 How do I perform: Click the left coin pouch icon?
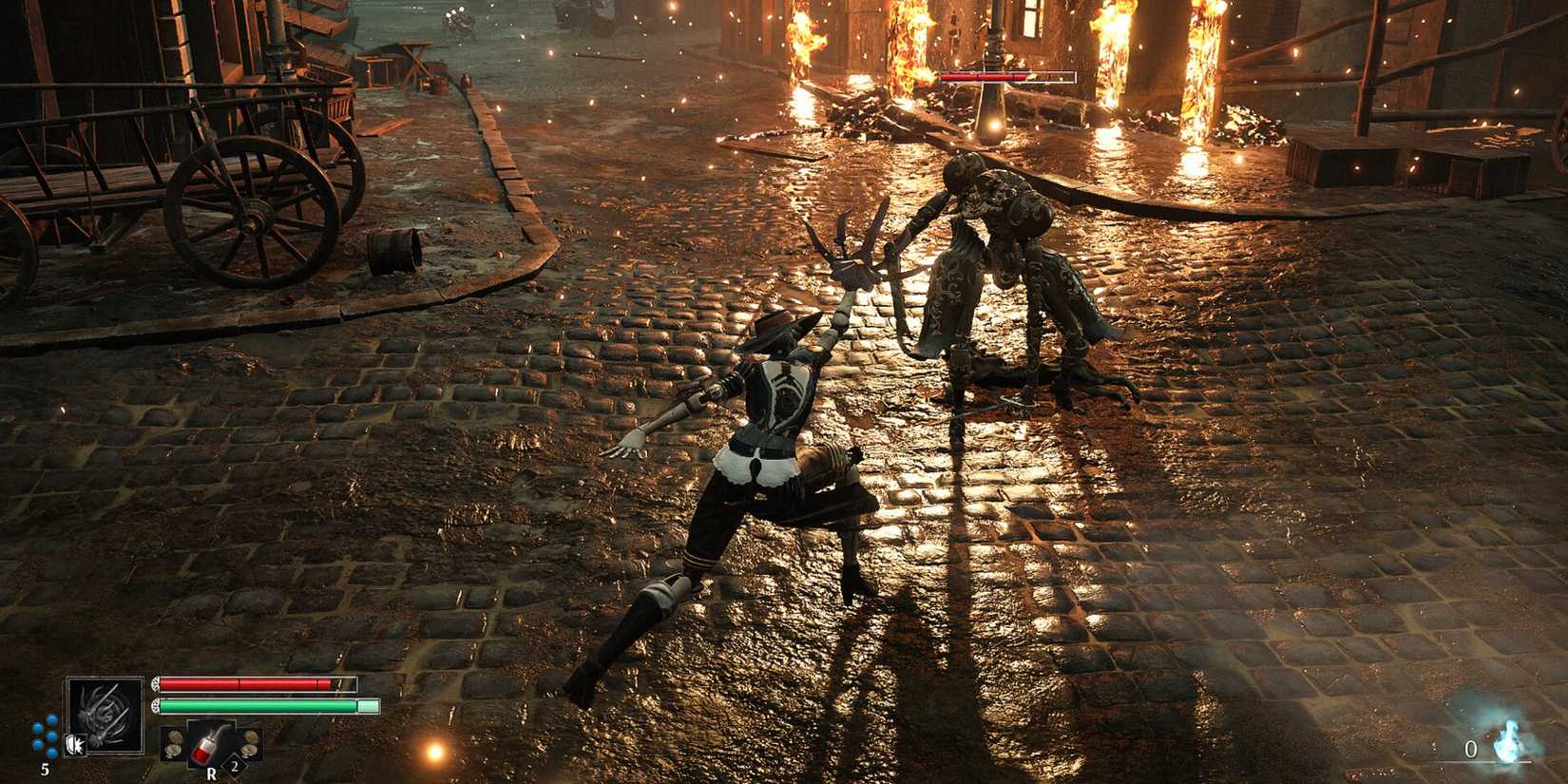click(174, 742)
